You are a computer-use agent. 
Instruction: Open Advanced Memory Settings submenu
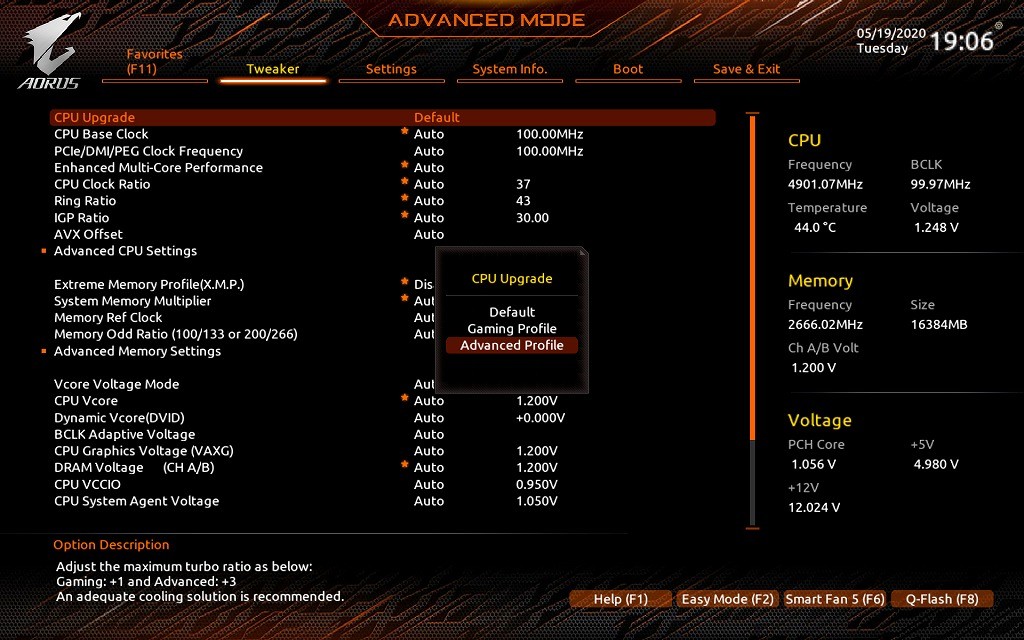click(137, 351)
